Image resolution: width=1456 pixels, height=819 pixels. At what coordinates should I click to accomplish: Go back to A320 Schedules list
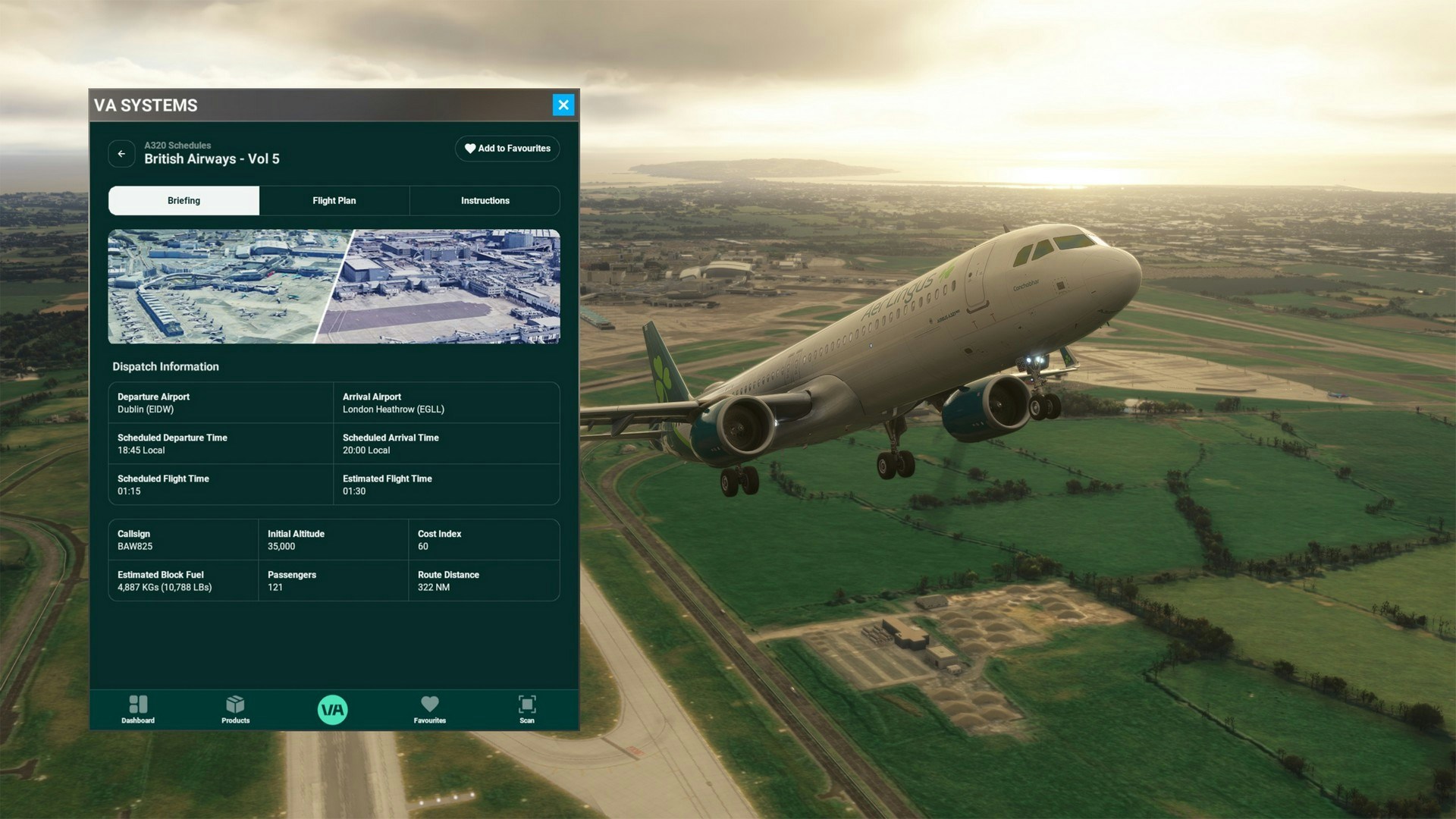point(121,153)
